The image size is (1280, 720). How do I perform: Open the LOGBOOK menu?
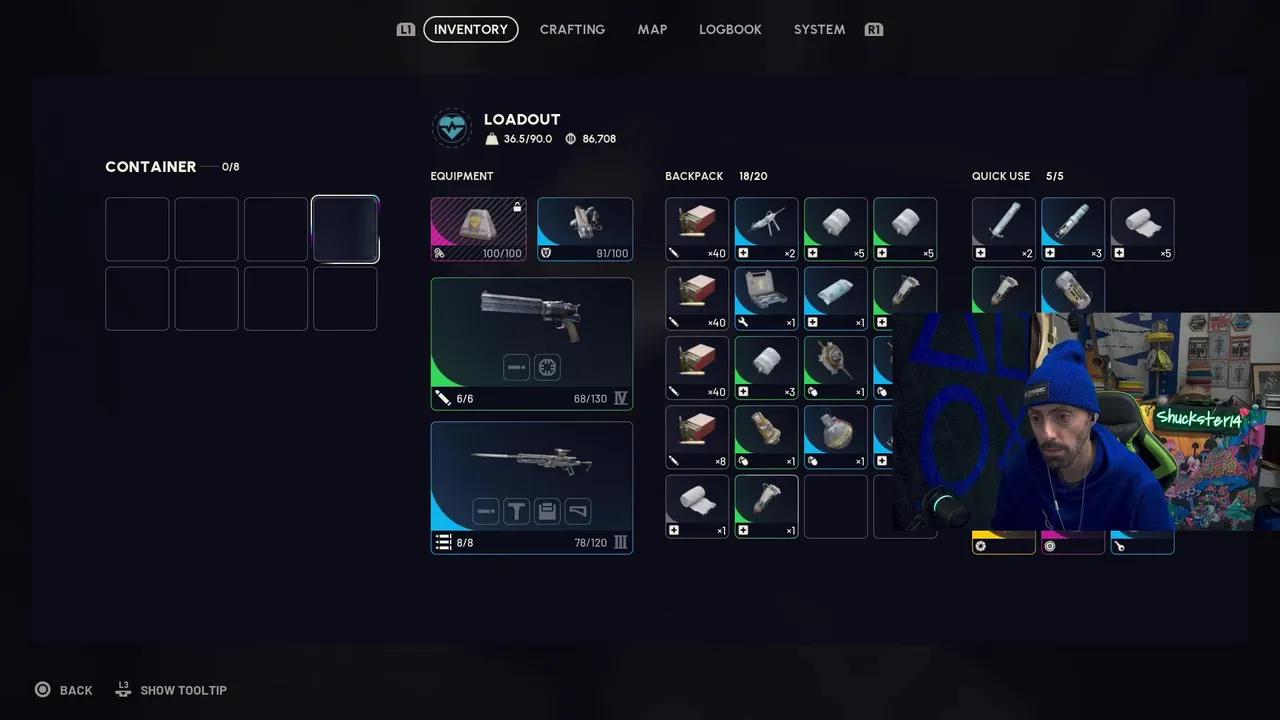730,29
